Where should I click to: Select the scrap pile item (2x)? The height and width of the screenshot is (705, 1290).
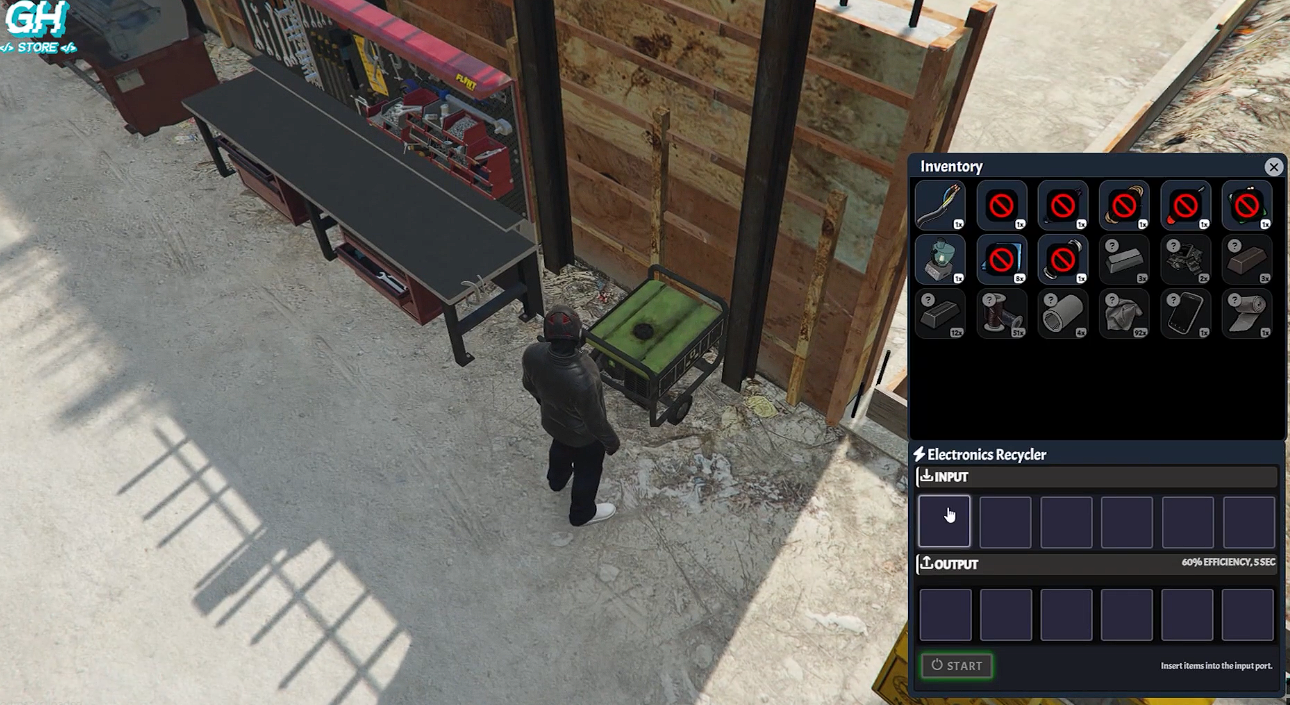pos(1185,260)
